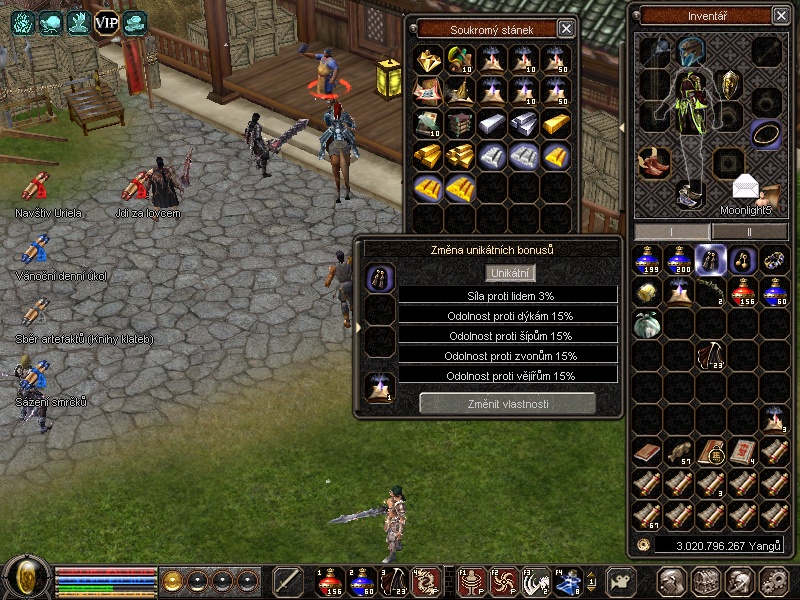The image size is (800, 600).
Task: Switch to inventory page II
Action: 748,231
